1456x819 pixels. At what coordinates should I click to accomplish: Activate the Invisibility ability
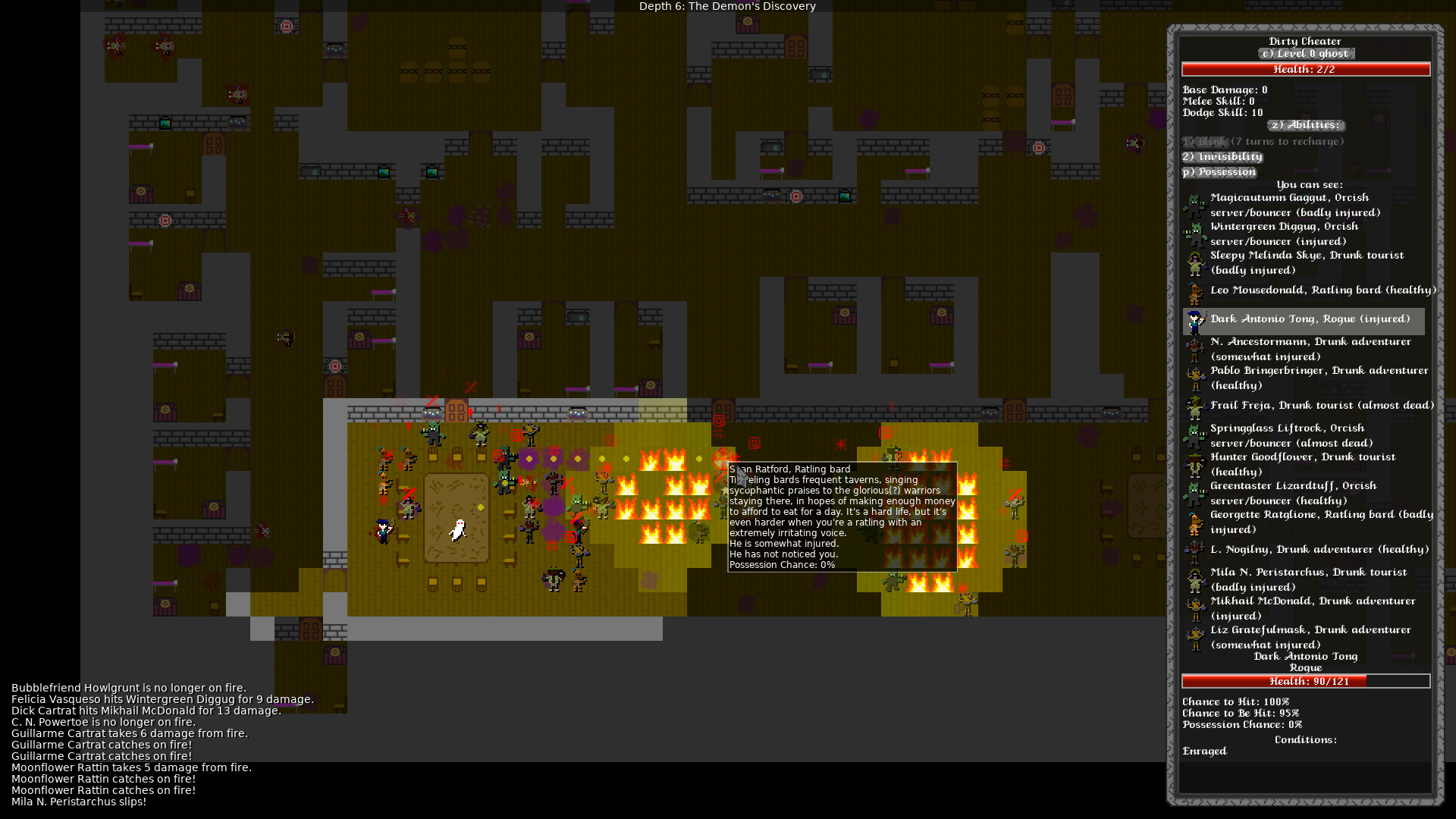tap(1222, 157)
